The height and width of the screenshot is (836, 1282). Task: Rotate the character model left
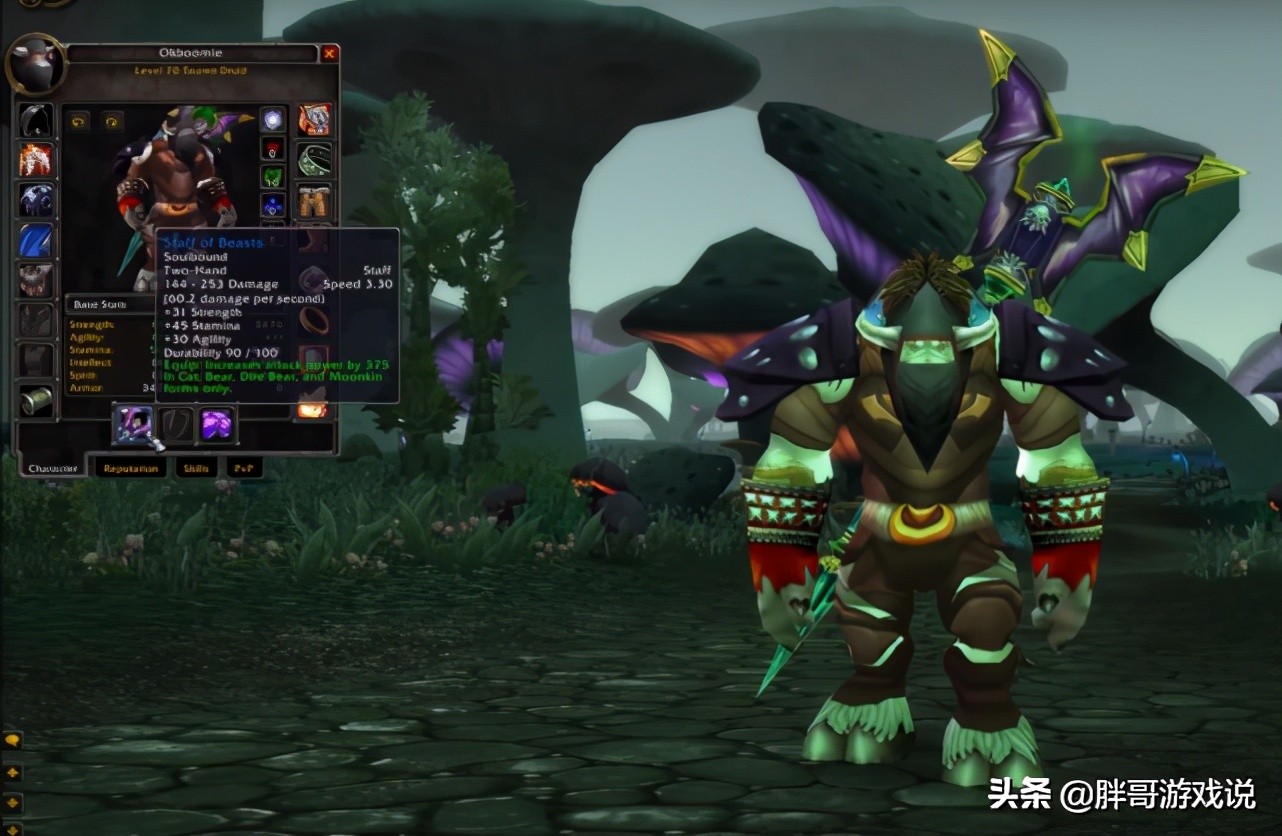coord(78,121)
